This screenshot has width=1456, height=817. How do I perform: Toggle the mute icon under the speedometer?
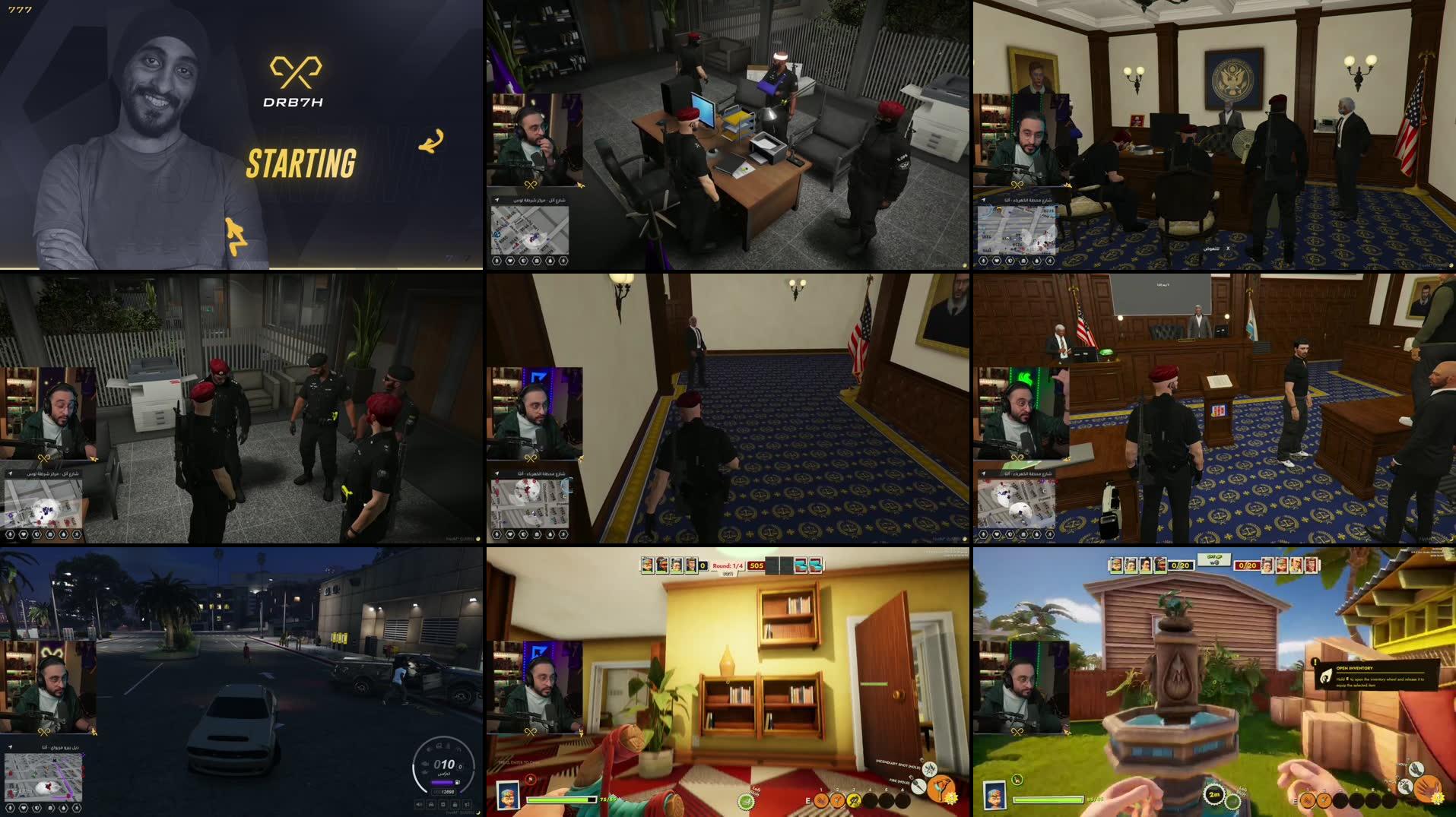[x=419, y=804]
